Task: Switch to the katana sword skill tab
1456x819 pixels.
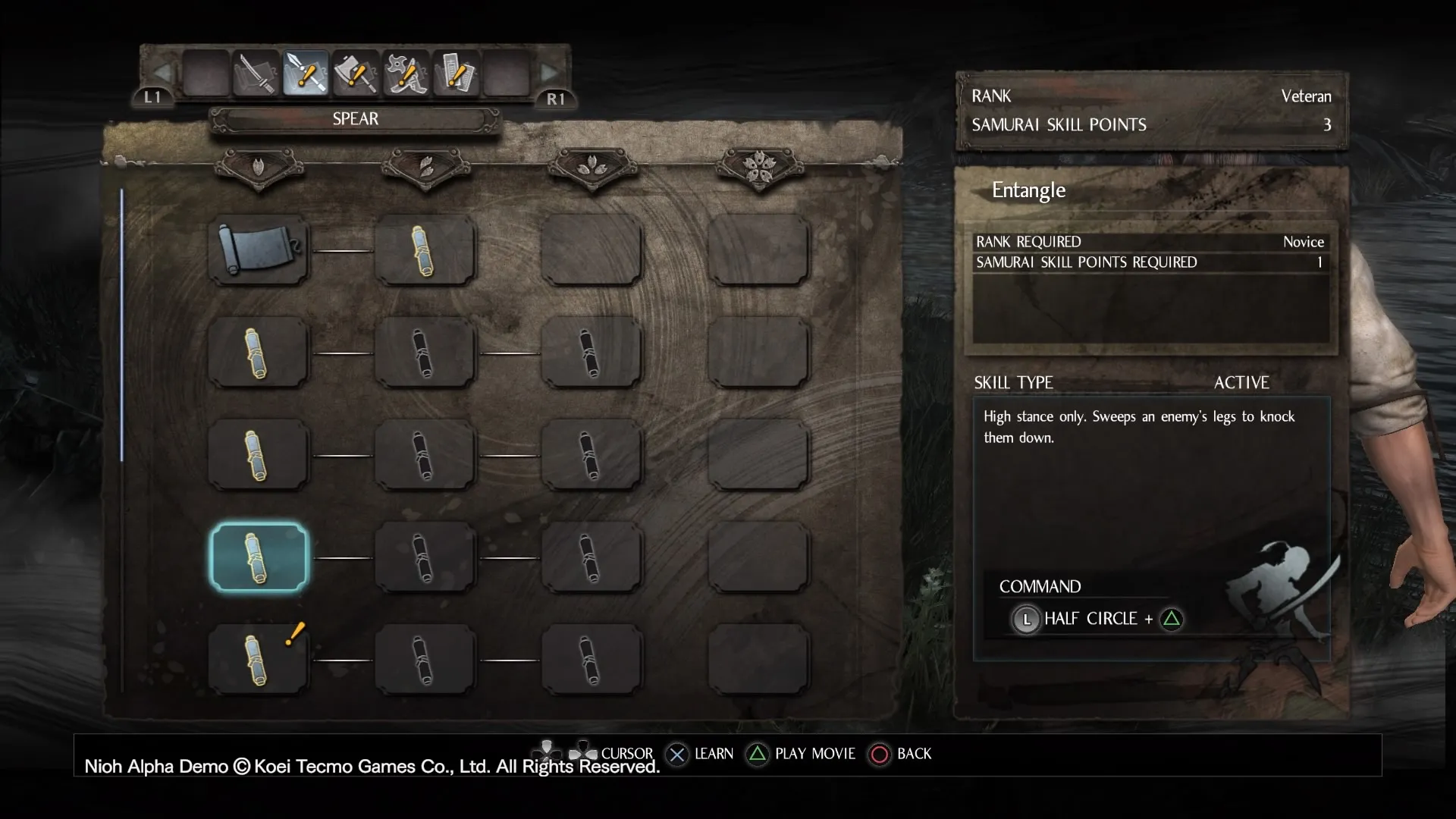Action: pyautogui.click(x=256, y=74)
